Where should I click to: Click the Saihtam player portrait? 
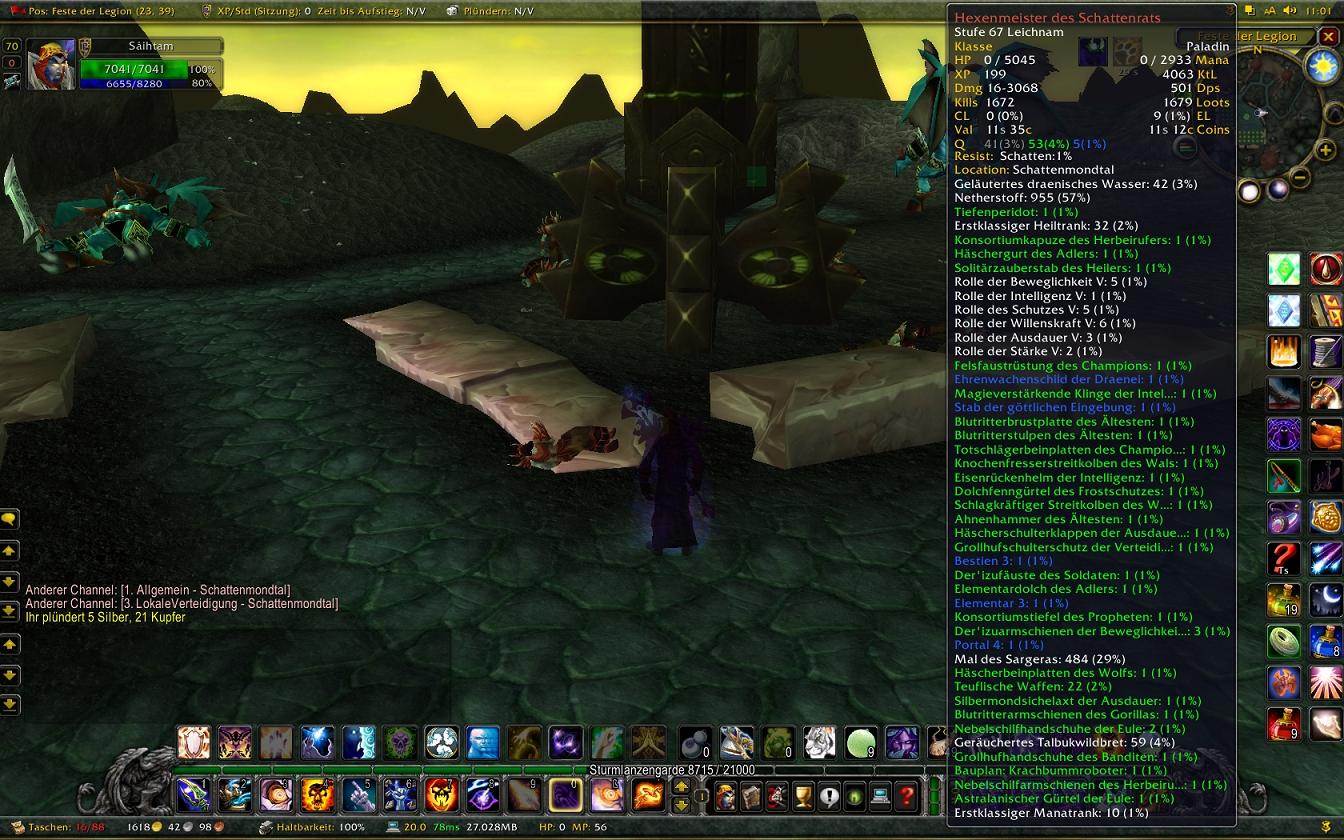click(50, 65)
